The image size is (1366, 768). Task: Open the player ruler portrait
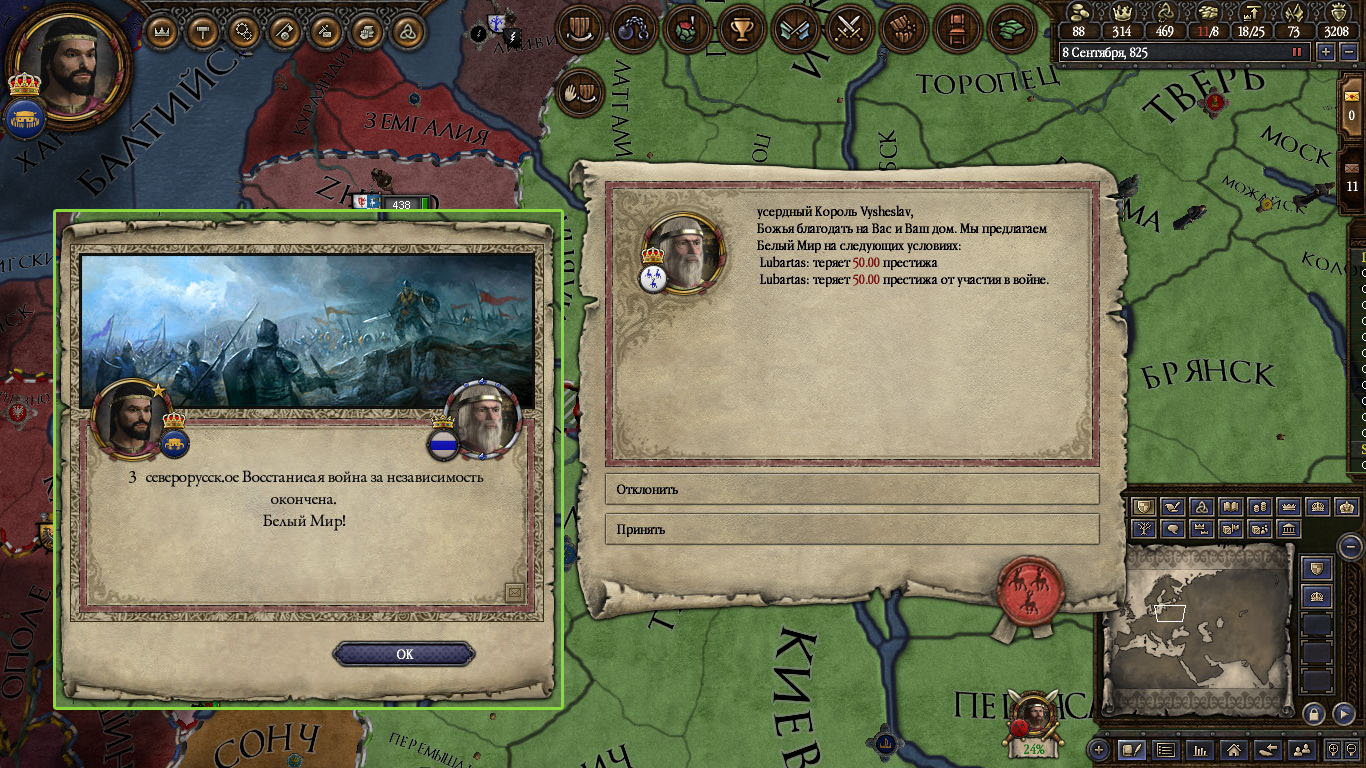pos(72,62)
